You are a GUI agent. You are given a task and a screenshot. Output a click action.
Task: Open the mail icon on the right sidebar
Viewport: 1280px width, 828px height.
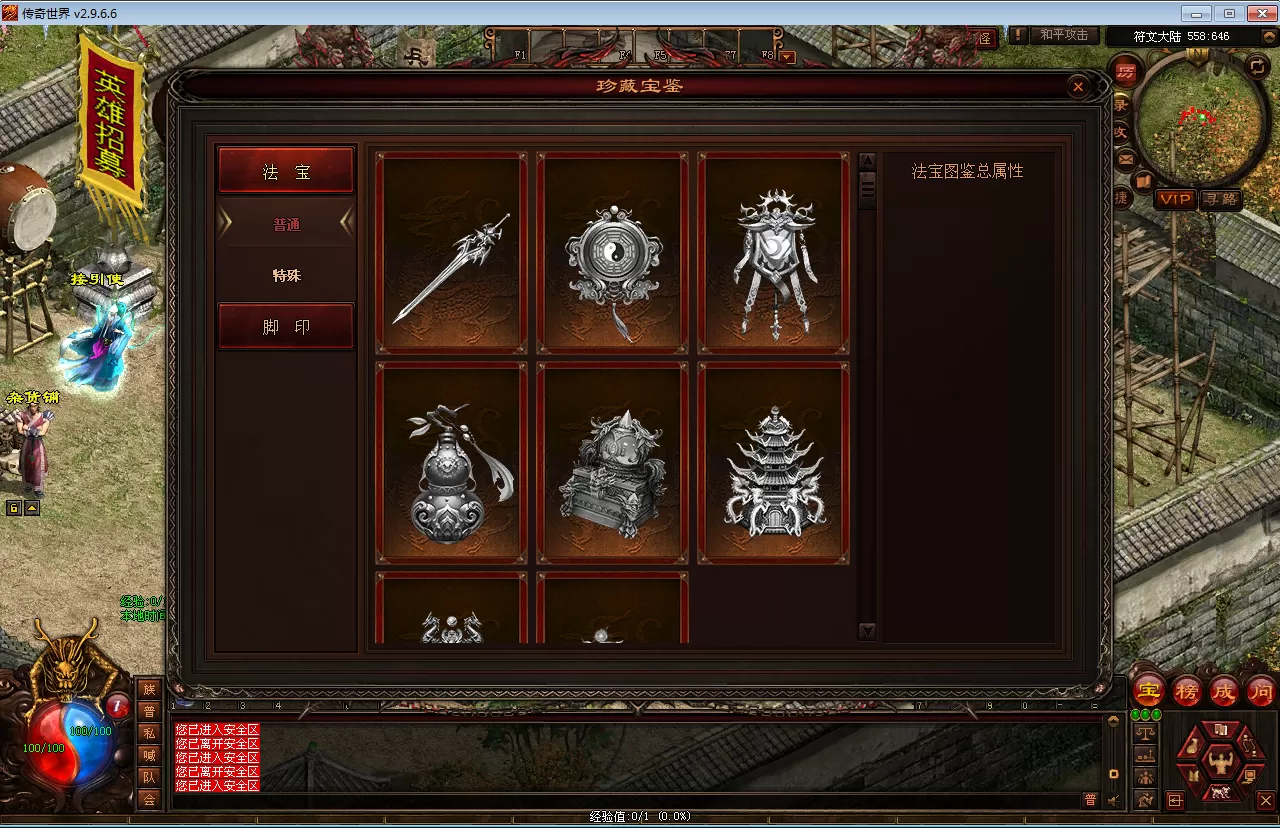pyautogui.click(x=1125, y=158)
